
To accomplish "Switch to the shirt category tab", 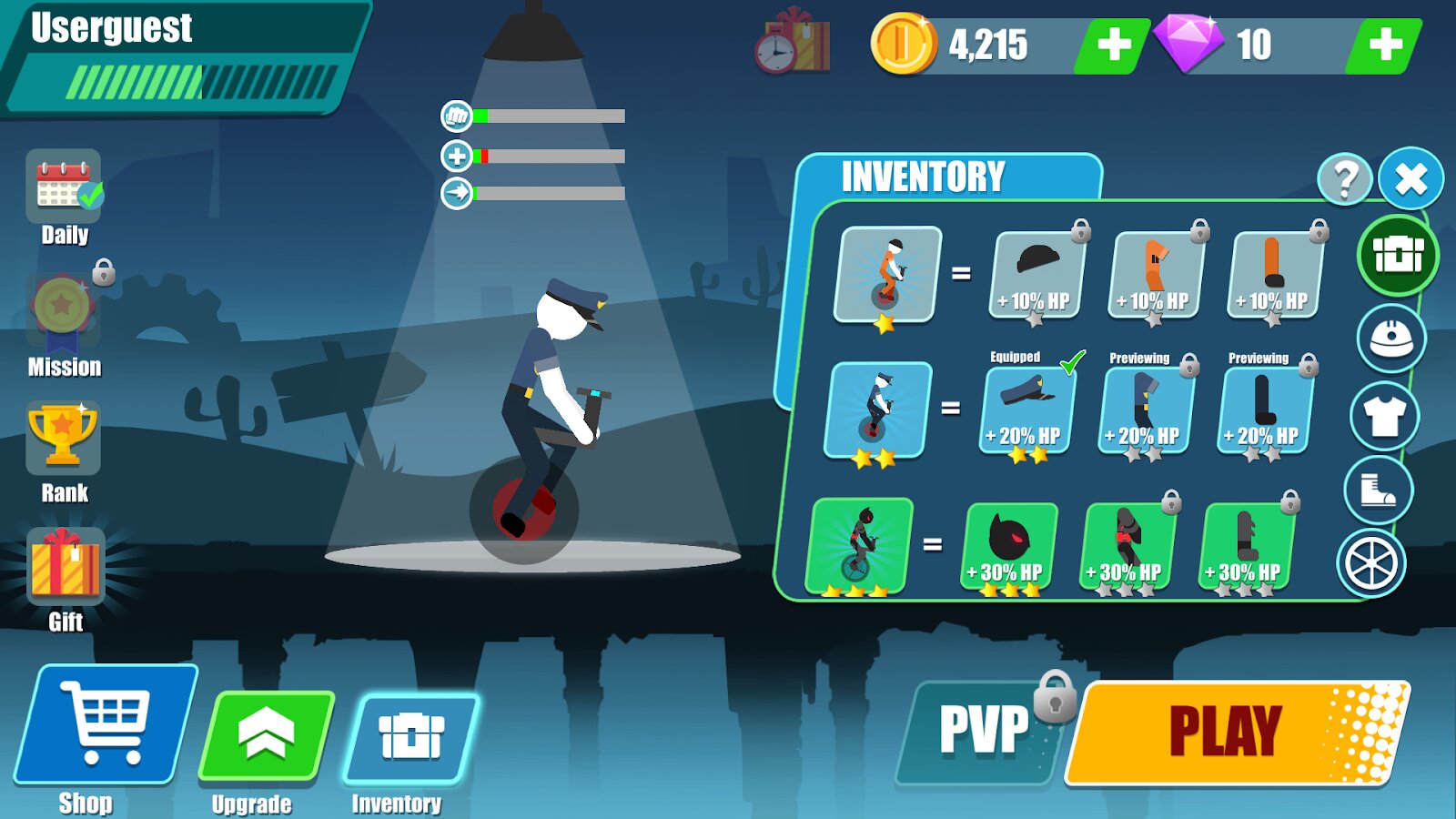I will click(x=1384, y=415).
